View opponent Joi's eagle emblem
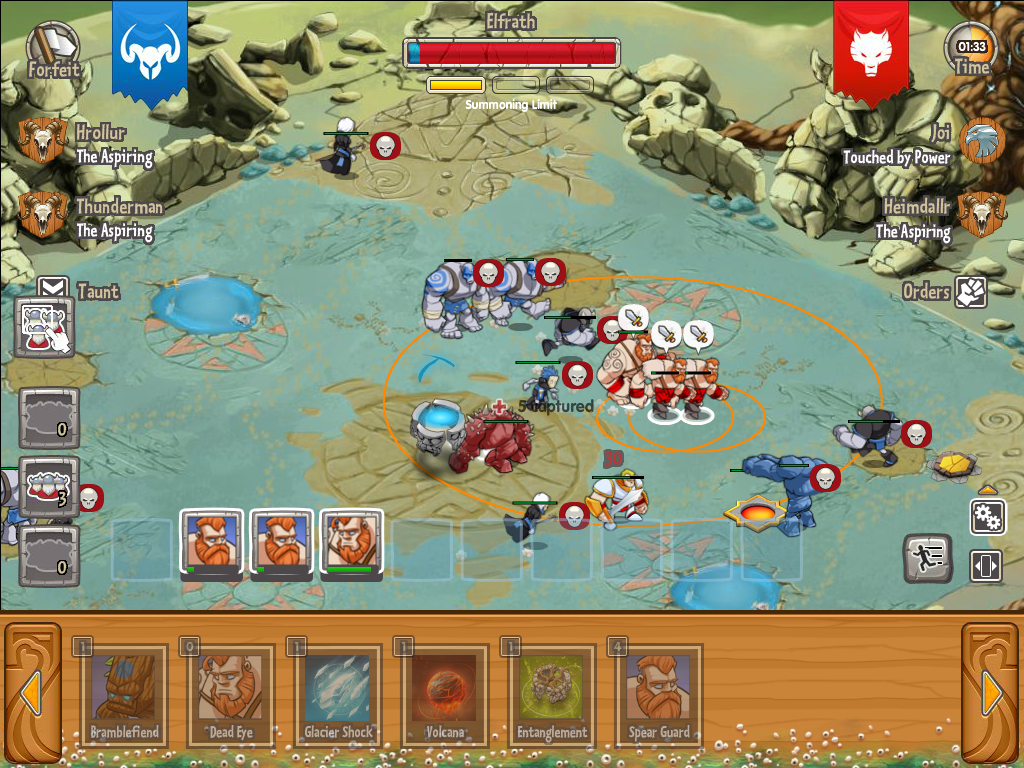This screenshot has width=1024, height=768. click(981, 141)
